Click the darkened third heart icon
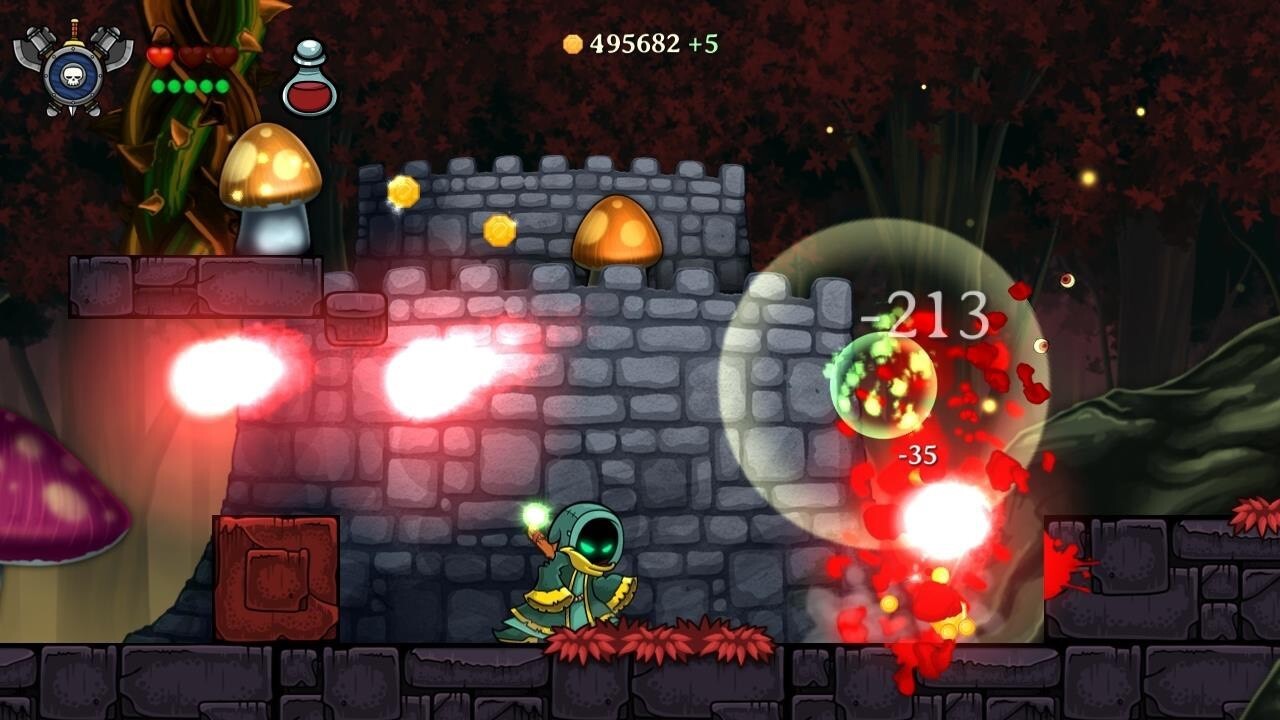Screen dimensions: 1280x720 point(222,57)
